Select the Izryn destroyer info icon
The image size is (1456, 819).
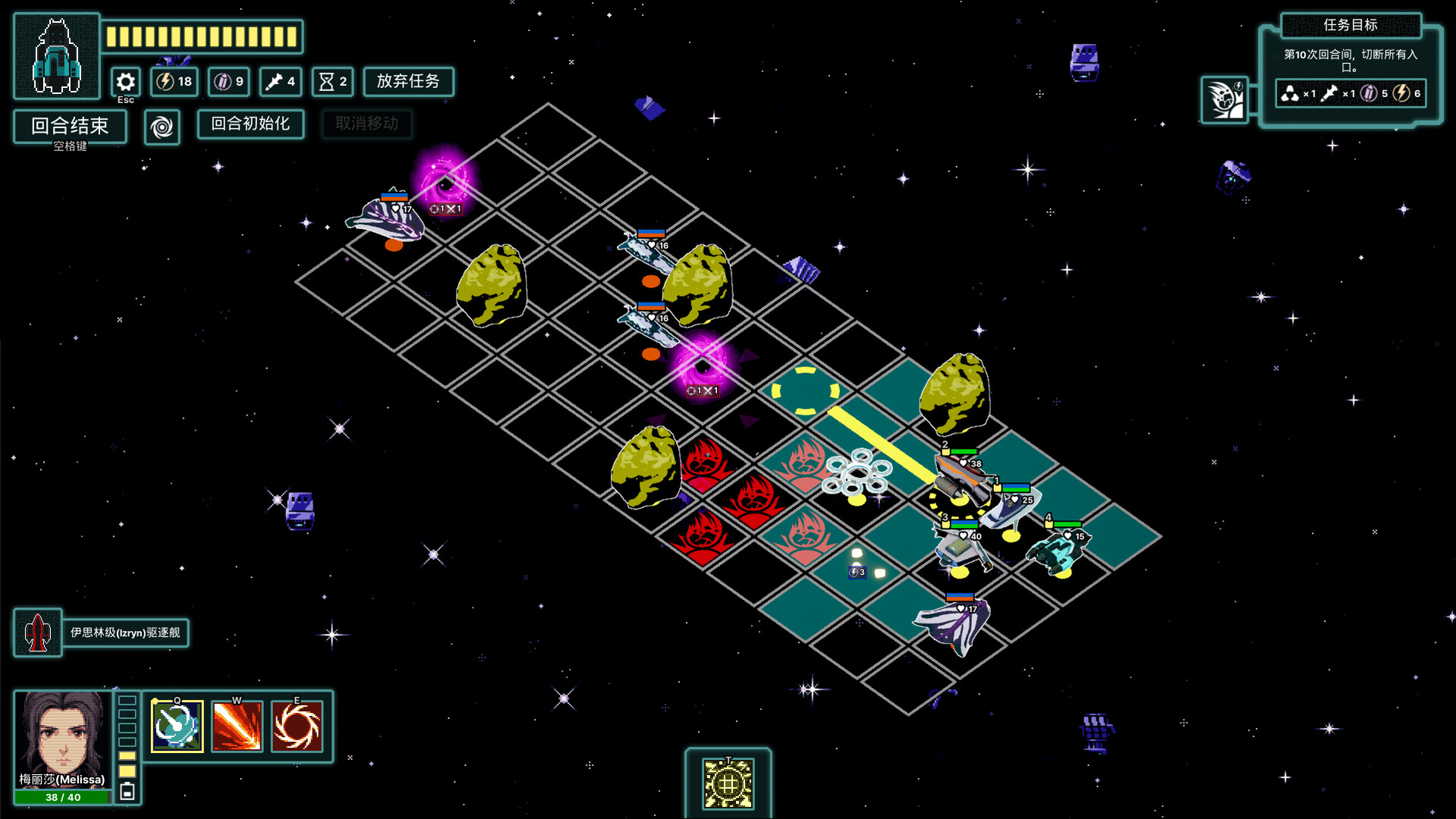tap(38, 633)
